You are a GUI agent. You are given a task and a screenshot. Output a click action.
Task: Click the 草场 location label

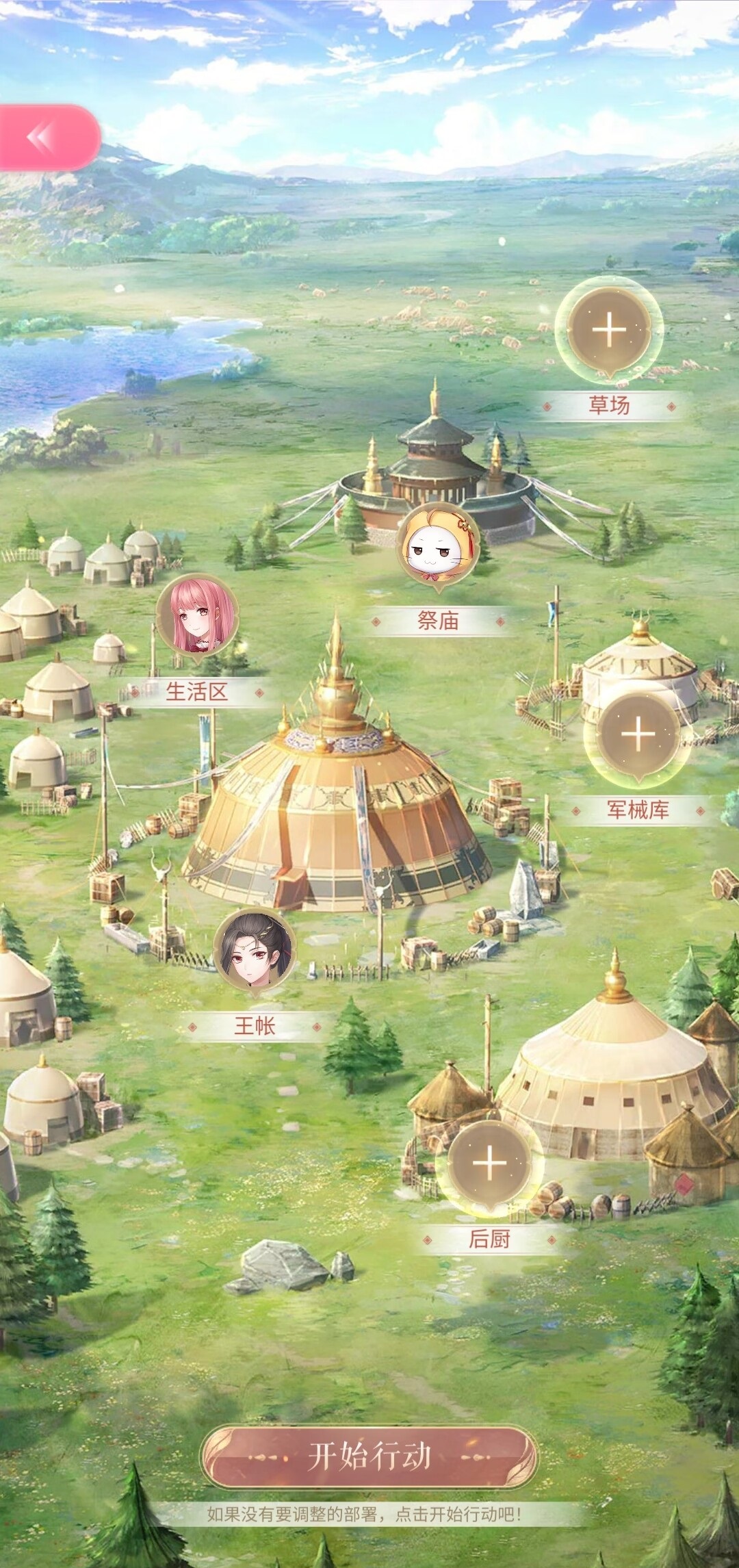(609, 405)
